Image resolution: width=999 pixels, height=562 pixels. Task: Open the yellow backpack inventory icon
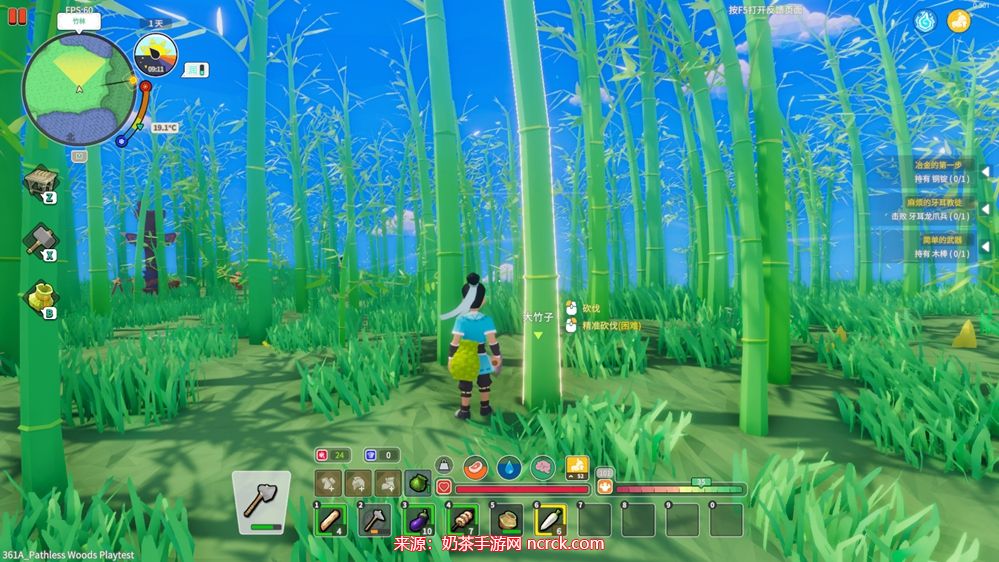coord(41,297)
